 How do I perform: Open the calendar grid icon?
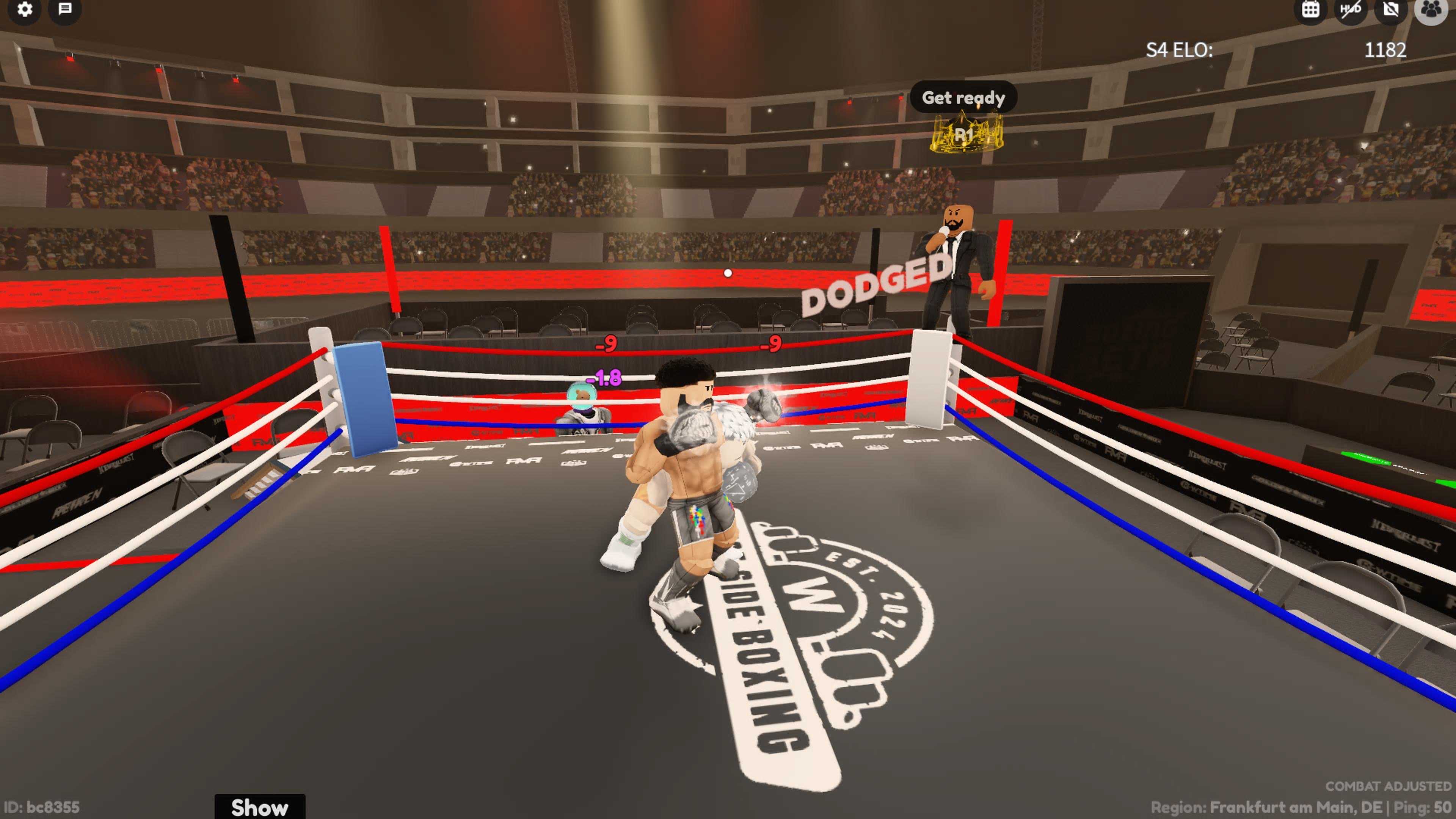tap(1310, 9)
